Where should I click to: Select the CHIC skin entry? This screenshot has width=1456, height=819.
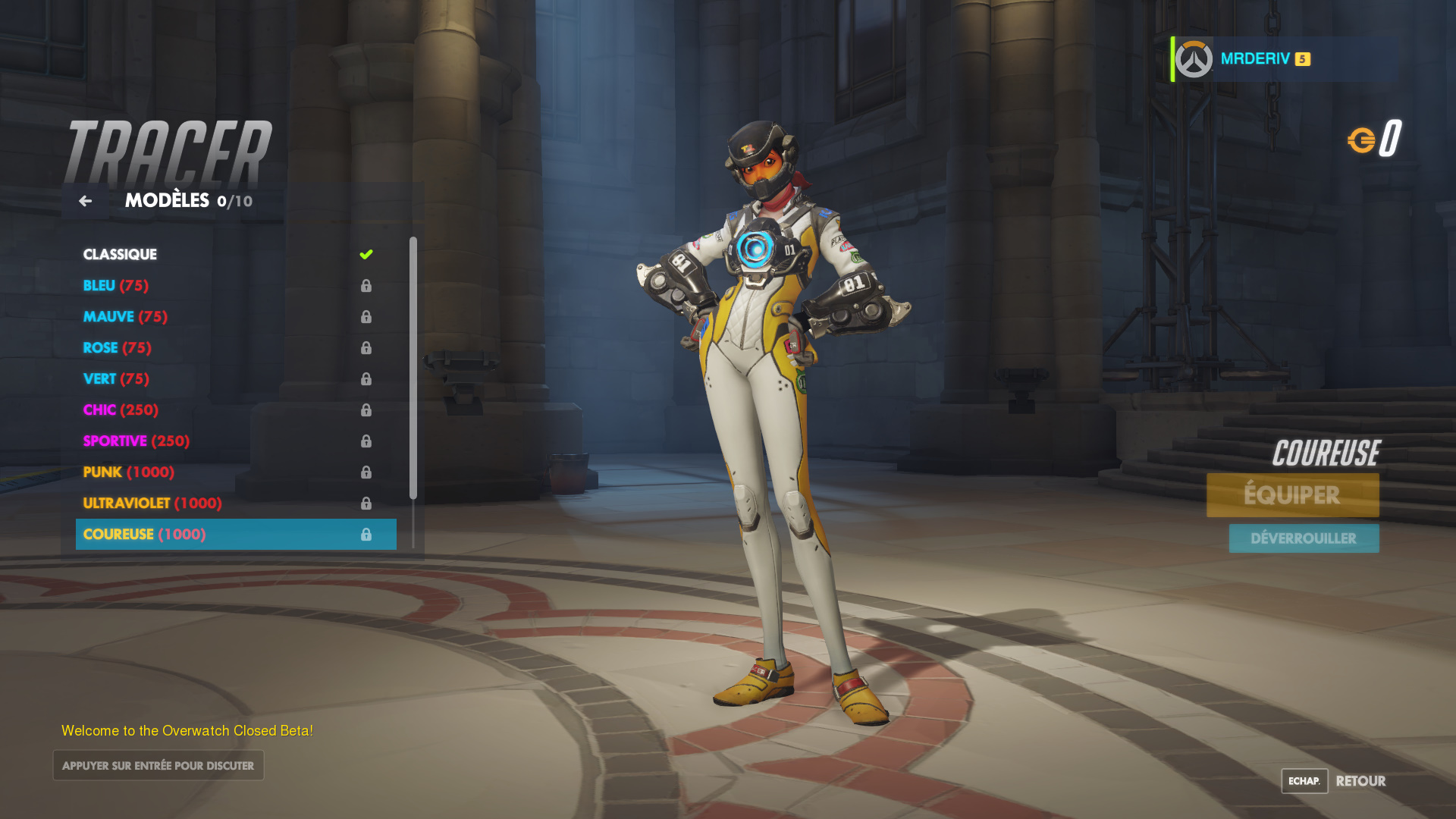(120, 409)
